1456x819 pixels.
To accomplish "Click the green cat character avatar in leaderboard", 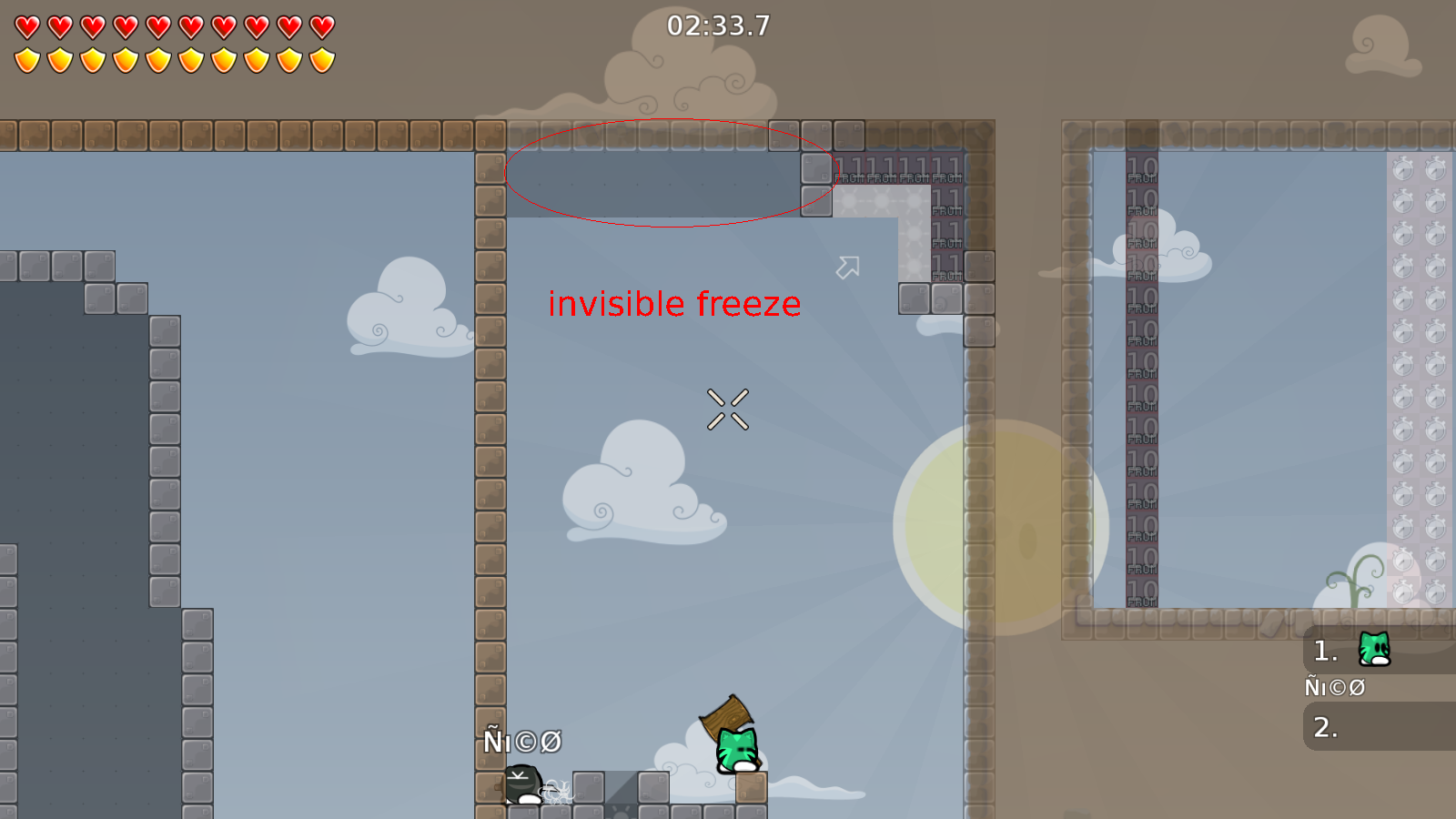I will [x=1372, y=650].
